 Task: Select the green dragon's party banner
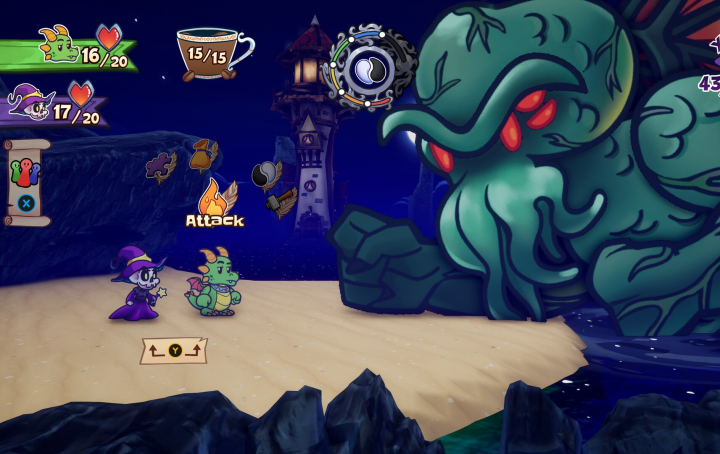(68, 50)
